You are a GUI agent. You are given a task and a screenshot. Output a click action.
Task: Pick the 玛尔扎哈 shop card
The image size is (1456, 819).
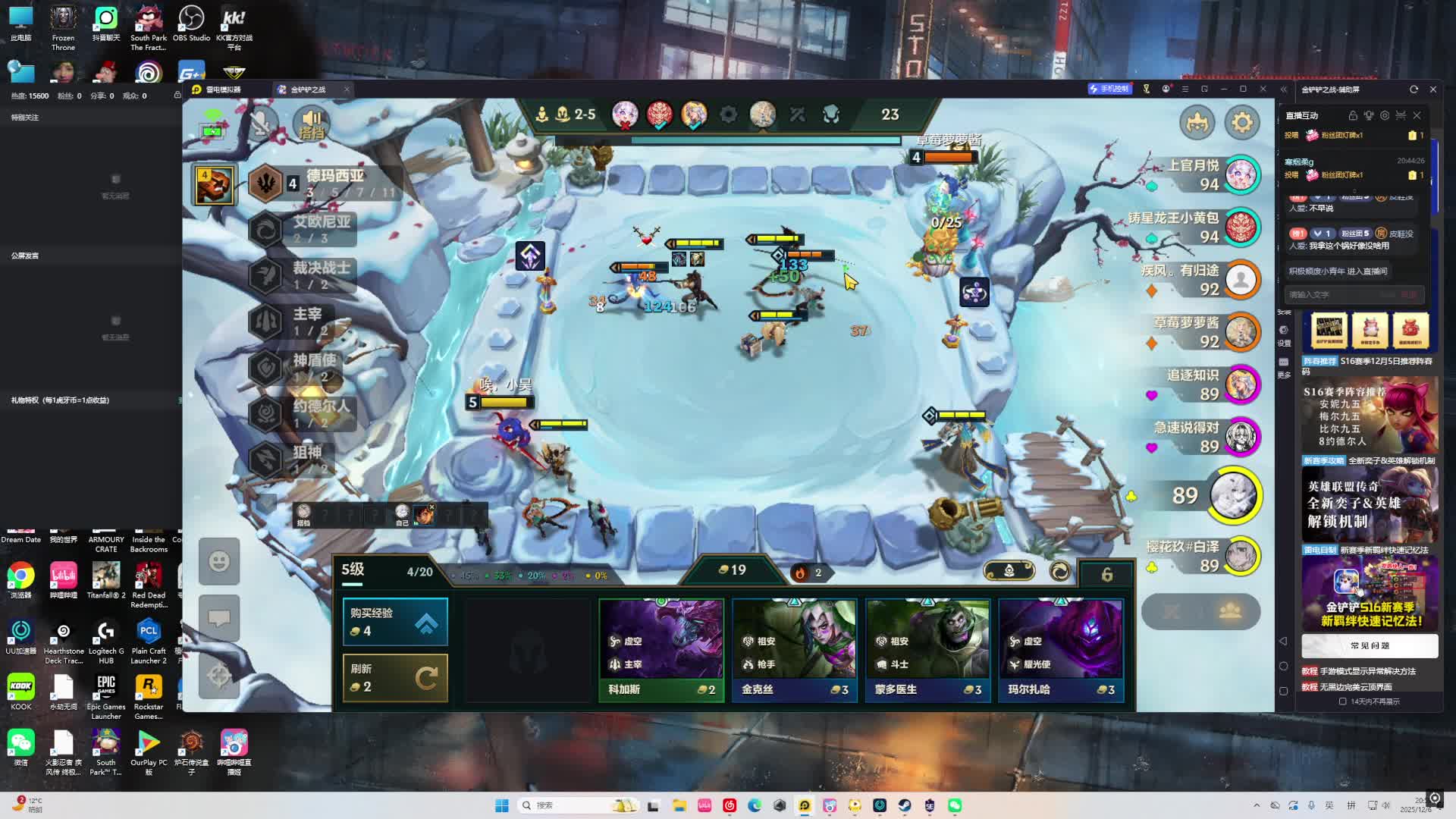(1060, 649)
